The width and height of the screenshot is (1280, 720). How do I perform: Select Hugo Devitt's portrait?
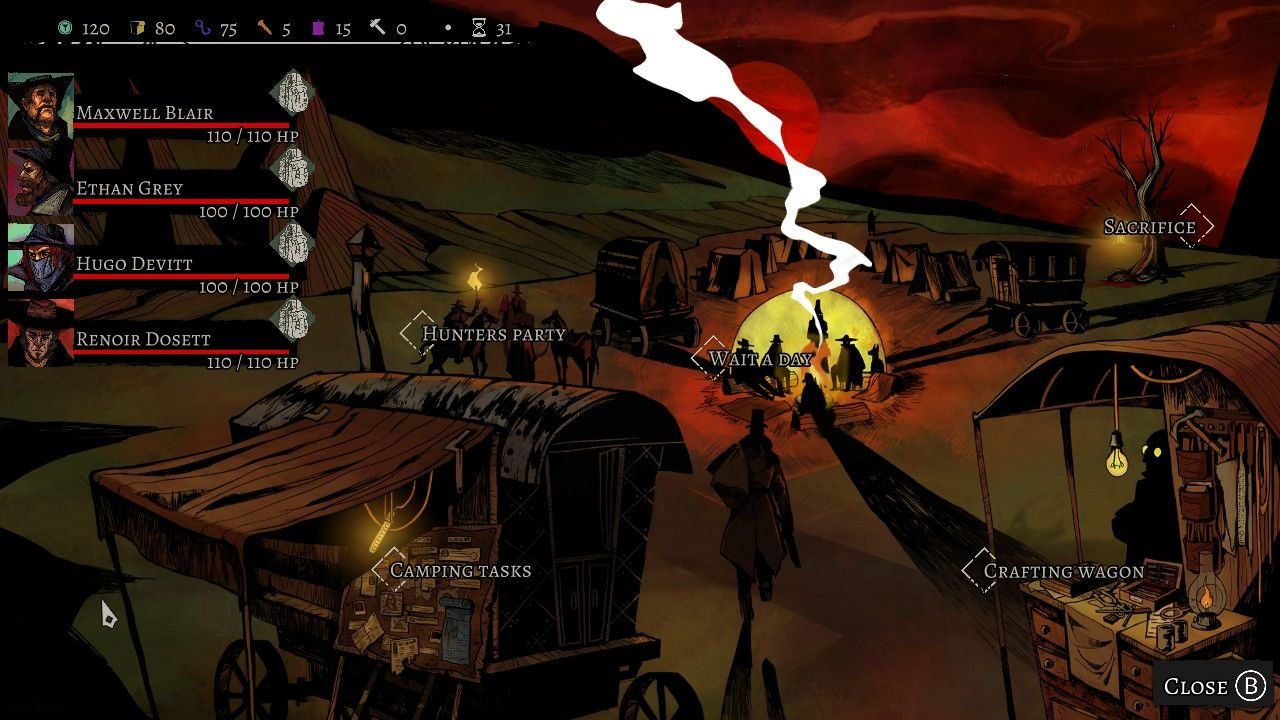point(41,257)
